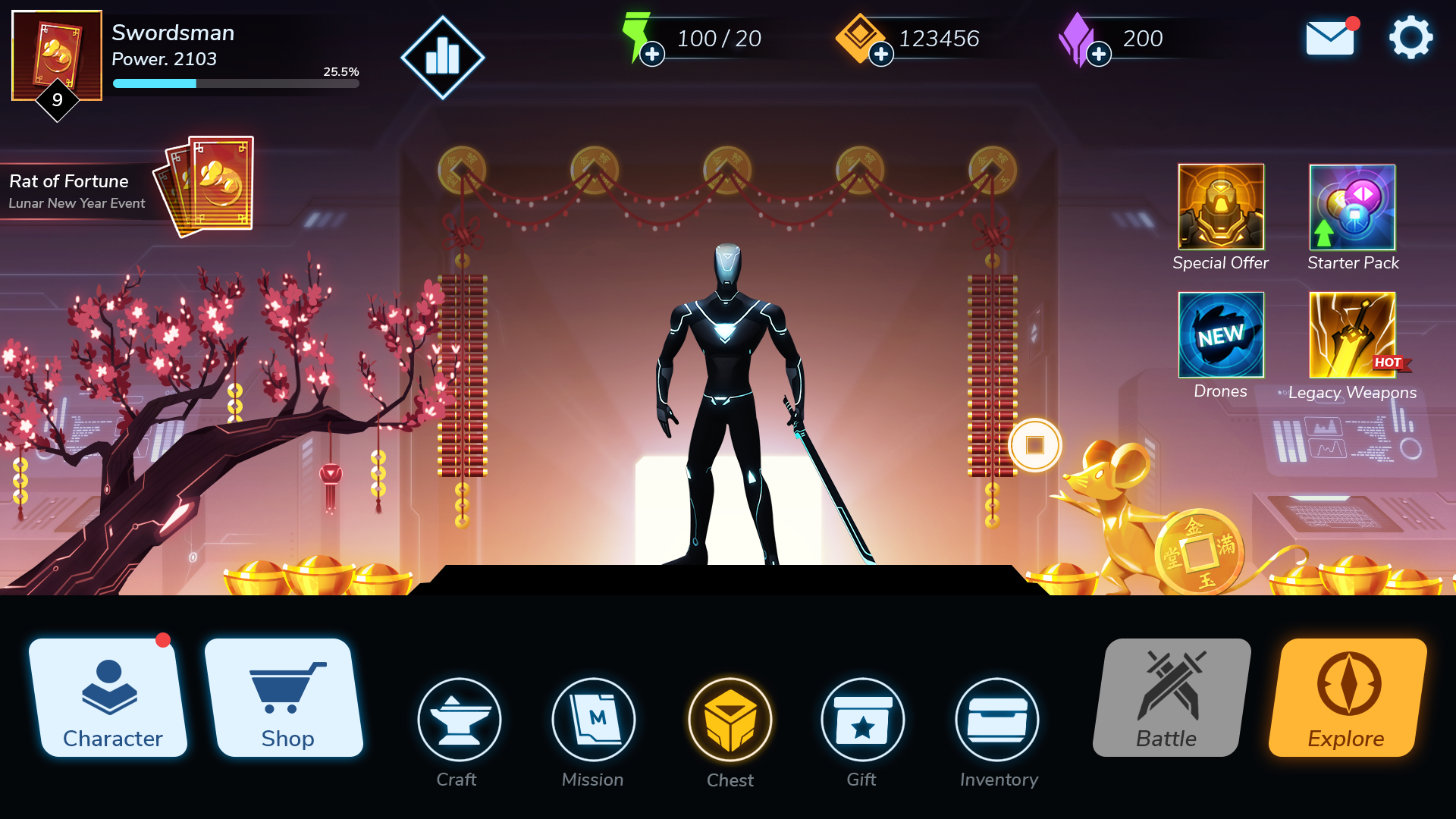Open the Special Offer armor deal
This screenshot has height=819, width=1456.
point(1220,206)
